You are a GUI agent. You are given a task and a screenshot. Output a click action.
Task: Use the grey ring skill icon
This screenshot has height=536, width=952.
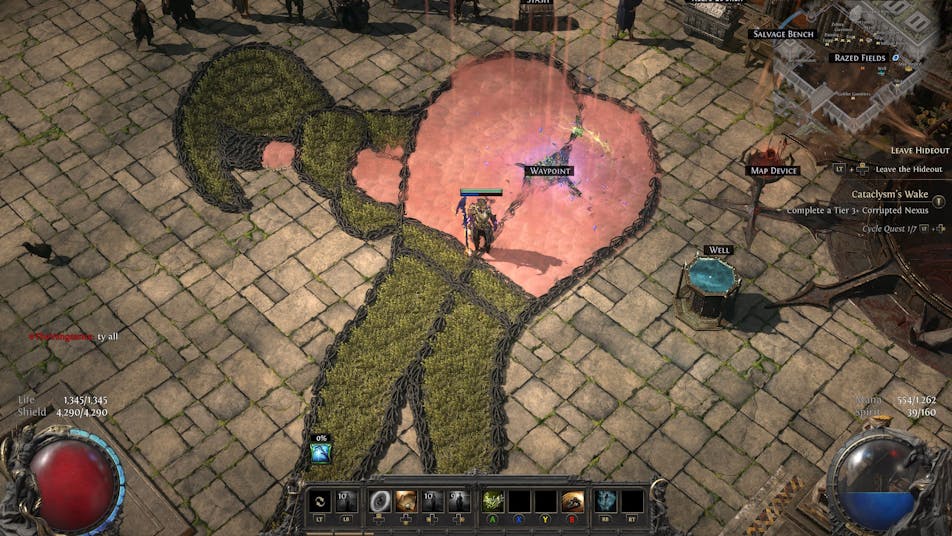[380, 502]
